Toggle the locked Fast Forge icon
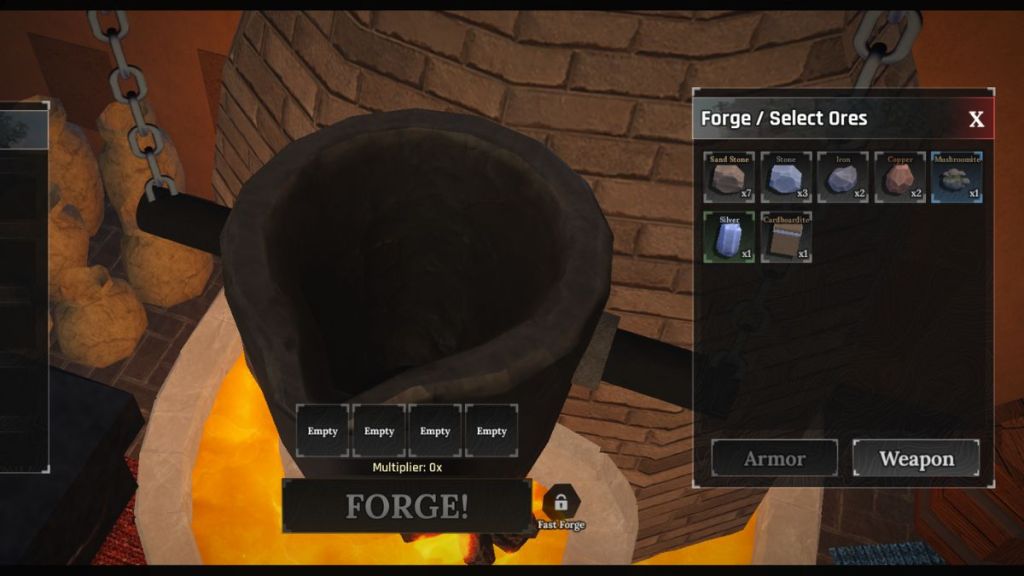1024x576 pixels. tap(561, 502)
